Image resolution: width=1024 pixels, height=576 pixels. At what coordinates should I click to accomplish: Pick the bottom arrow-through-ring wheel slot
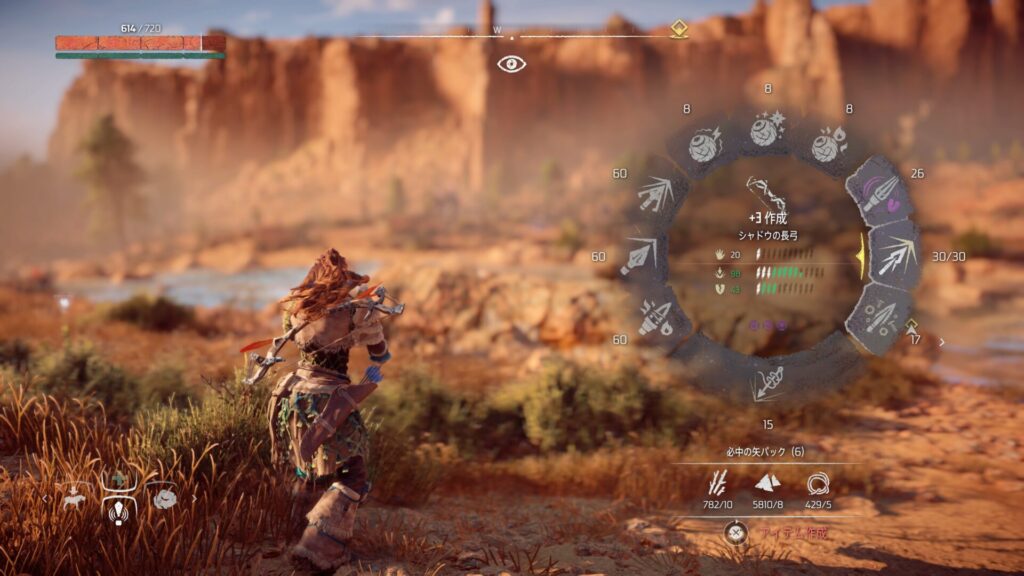(x=767, y=381)
